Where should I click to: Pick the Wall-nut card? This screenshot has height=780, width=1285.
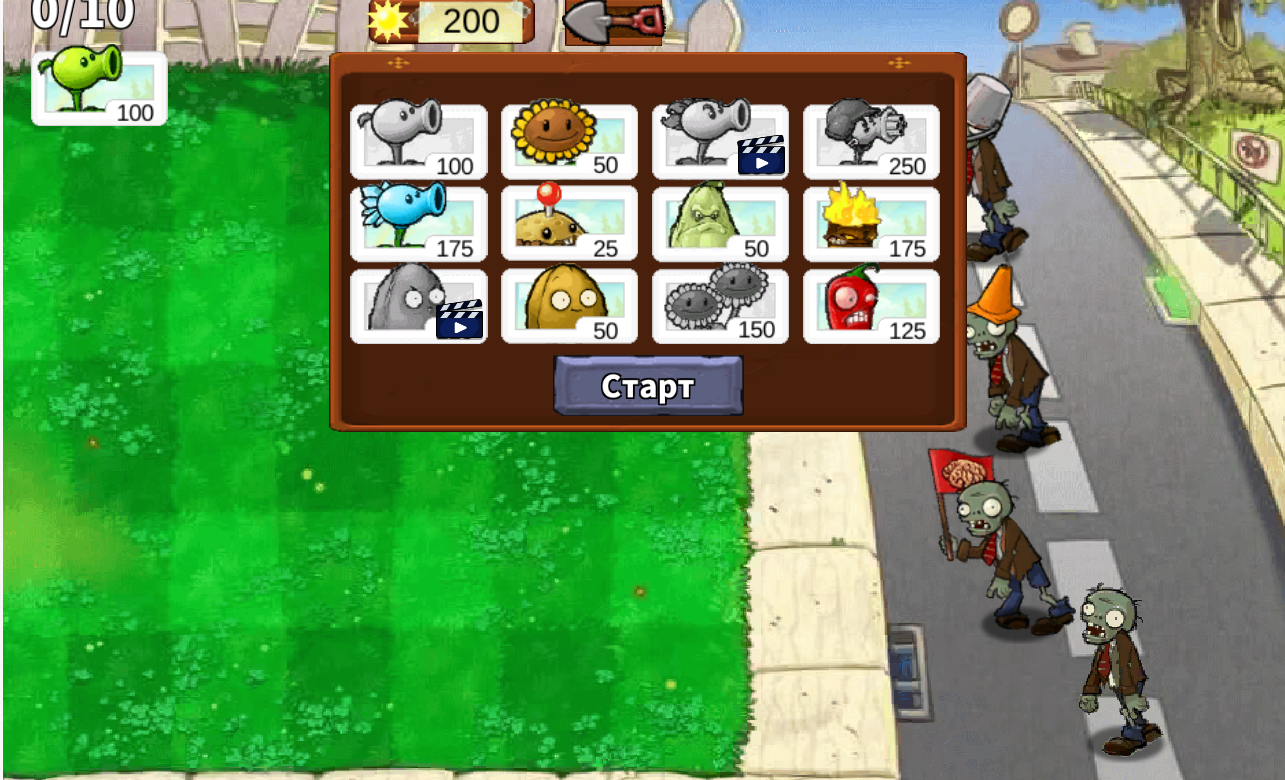pyautogui.click(x=569, y=305)
